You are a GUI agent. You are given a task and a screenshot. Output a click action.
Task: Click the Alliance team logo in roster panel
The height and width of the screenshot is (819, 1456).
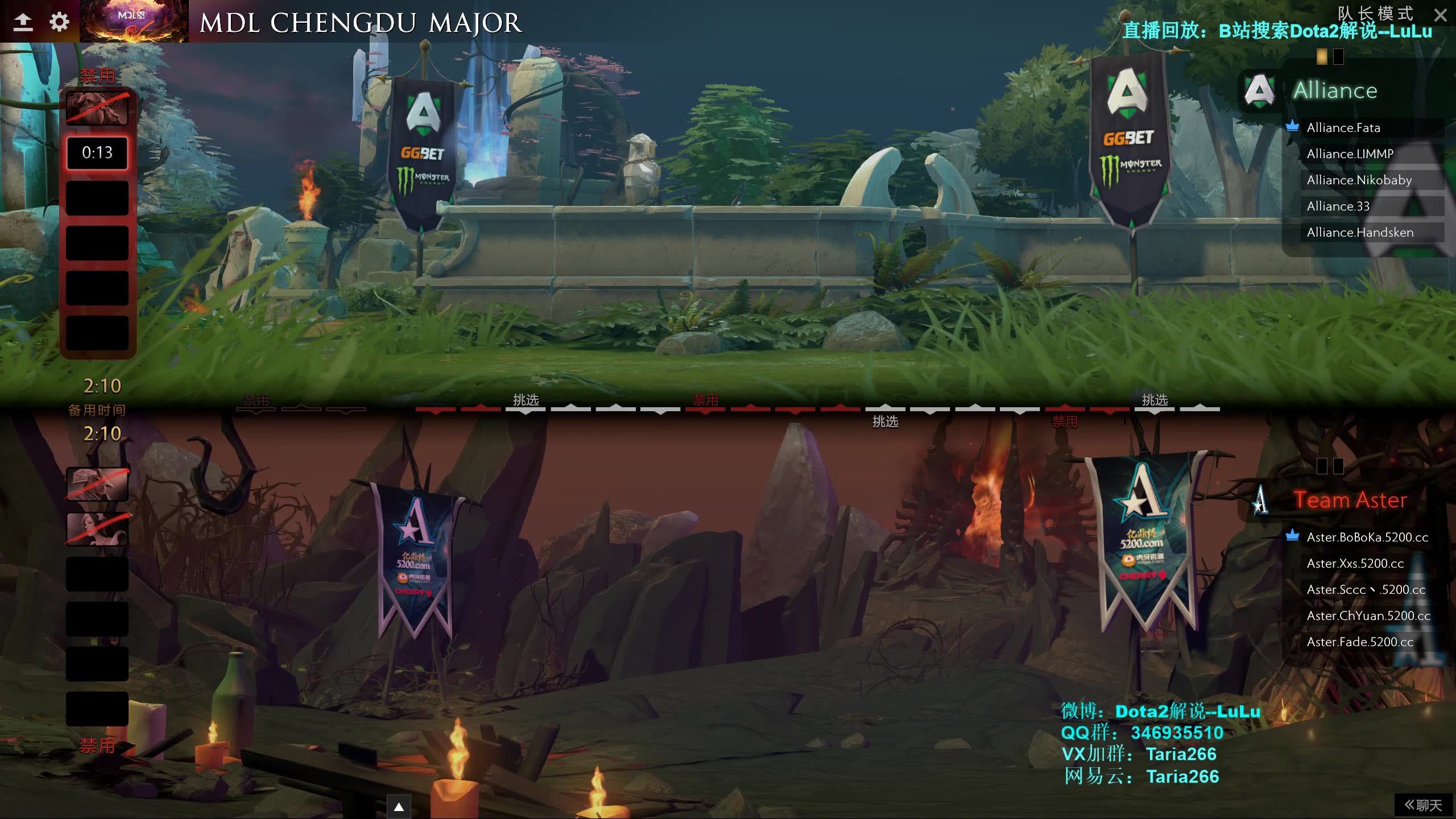click(x=1260, y=90)
